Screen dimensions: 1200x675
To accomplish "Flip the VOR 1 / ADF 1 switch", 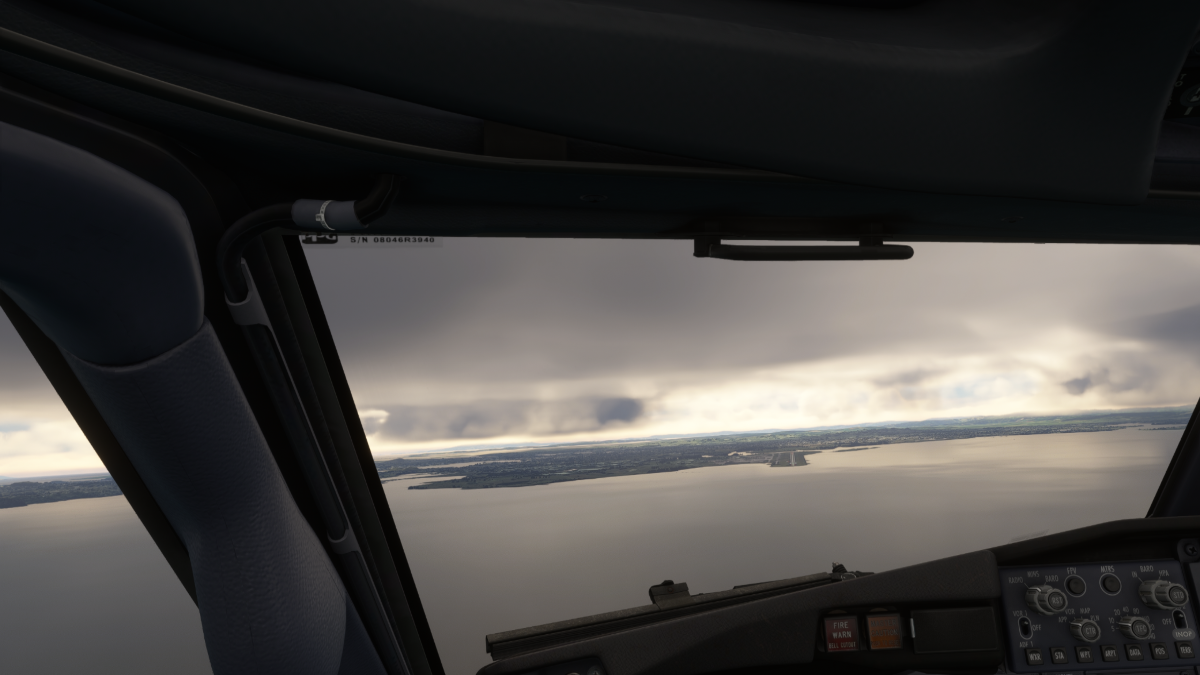I will [1024, 627].
